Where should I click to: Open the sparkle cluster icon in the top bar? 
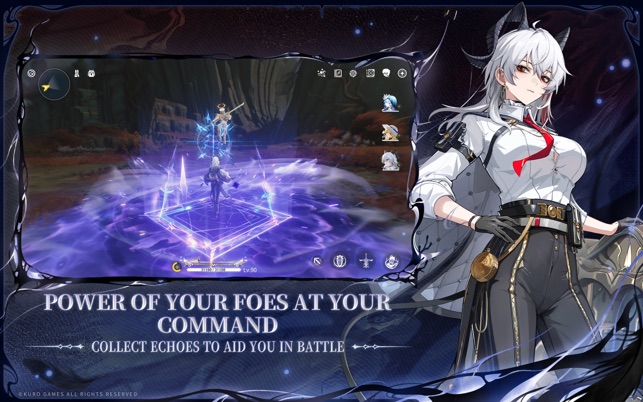(x=322, y=73)
